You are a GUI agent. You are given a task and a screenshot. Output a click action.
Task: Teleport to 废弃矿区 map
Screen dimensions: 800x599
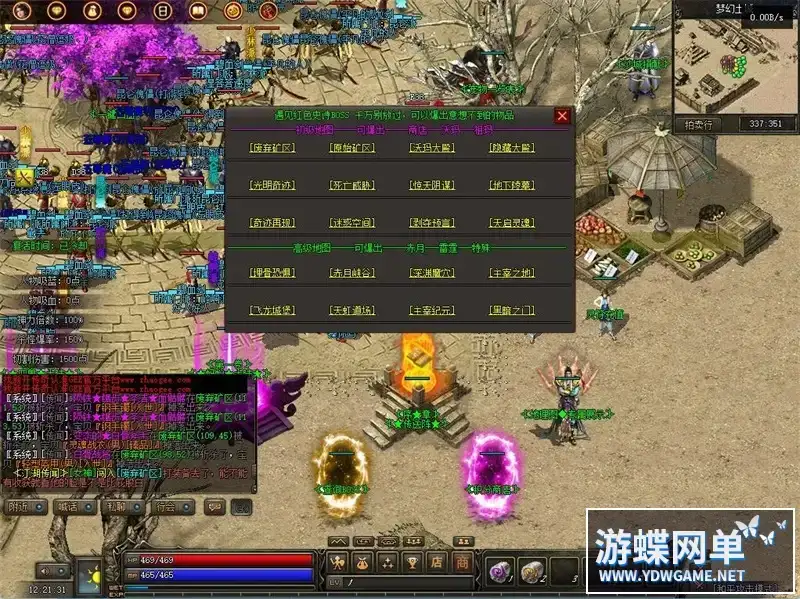[x=271, y=148]
